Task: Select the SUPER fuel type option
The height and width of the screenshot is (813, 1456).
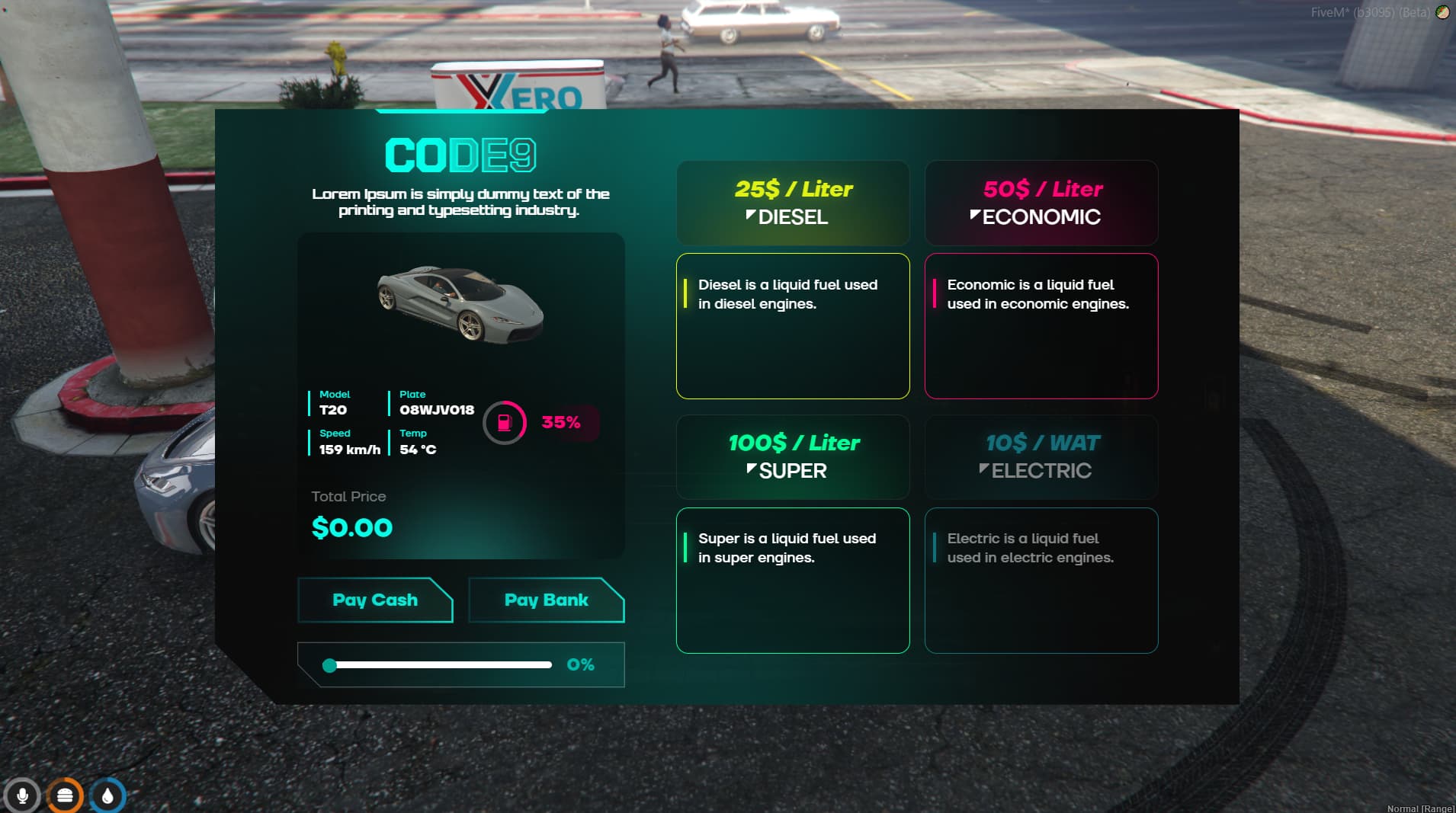Action: click(793, 457)
